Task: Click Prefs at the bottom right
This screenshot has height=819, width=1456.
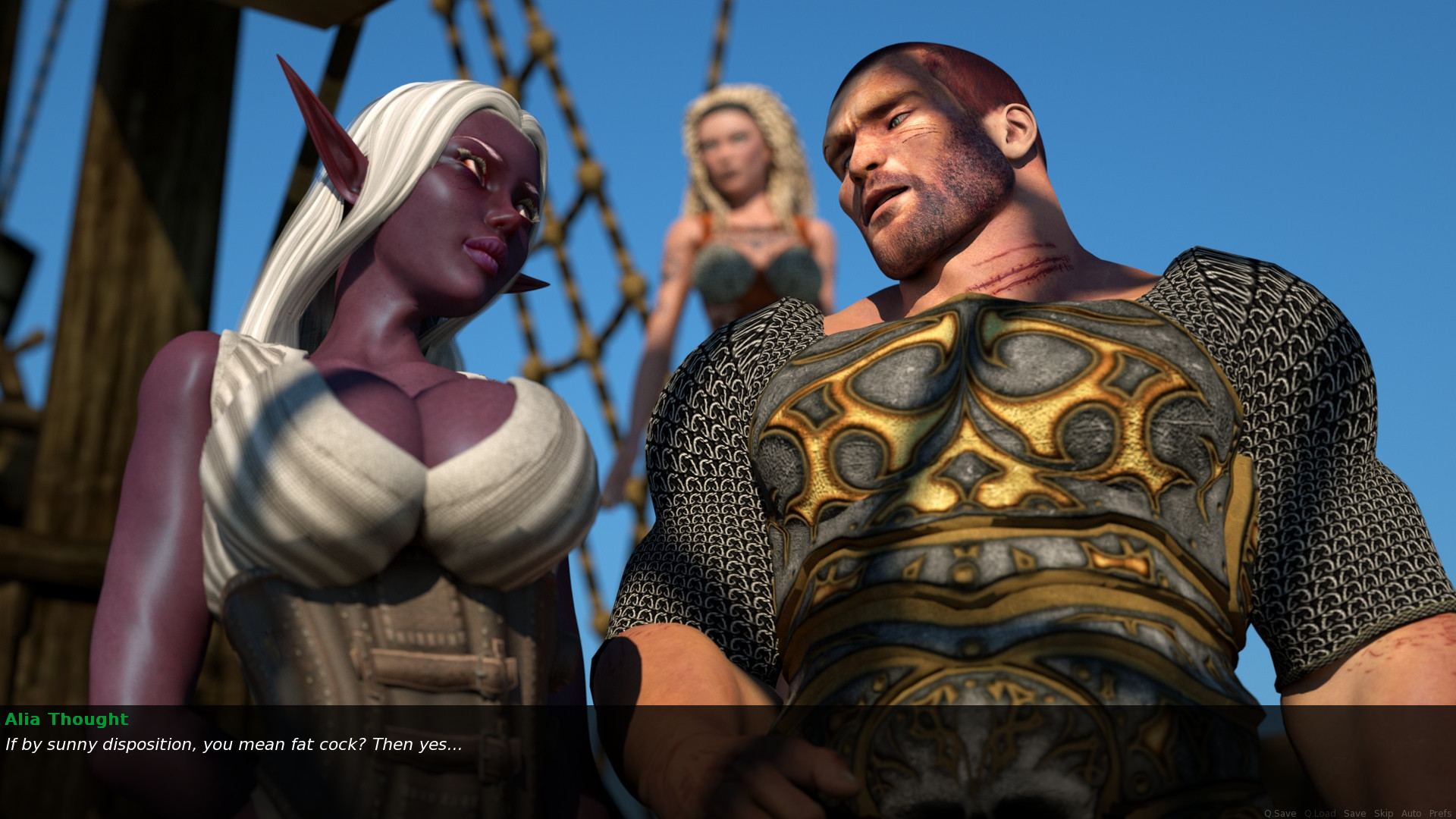Action: coord(1440,813)
